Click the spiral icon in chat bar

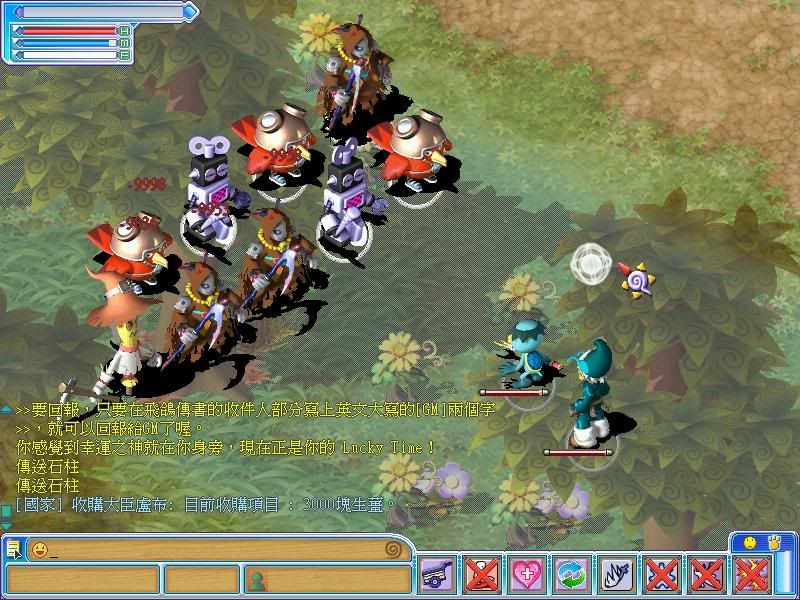pyautogui.click(x=394, y=549)
